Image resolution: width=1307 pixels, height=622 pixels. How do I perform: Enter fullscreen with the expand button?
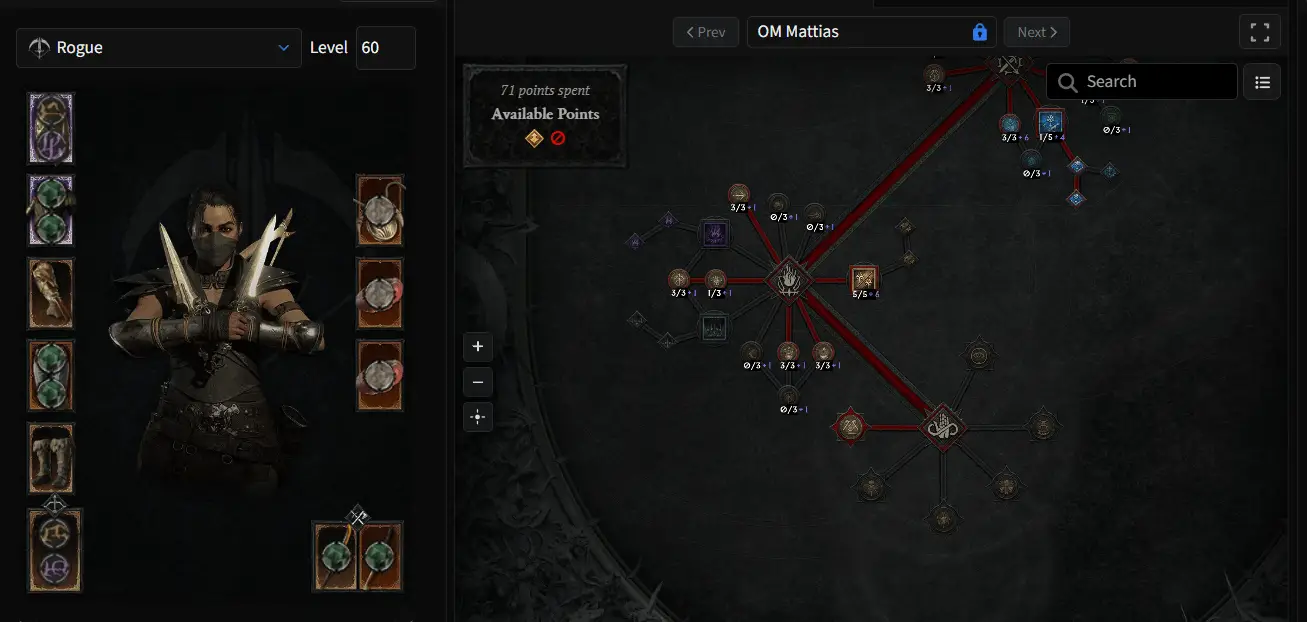pyautogui.click(x=1259, y=32)
